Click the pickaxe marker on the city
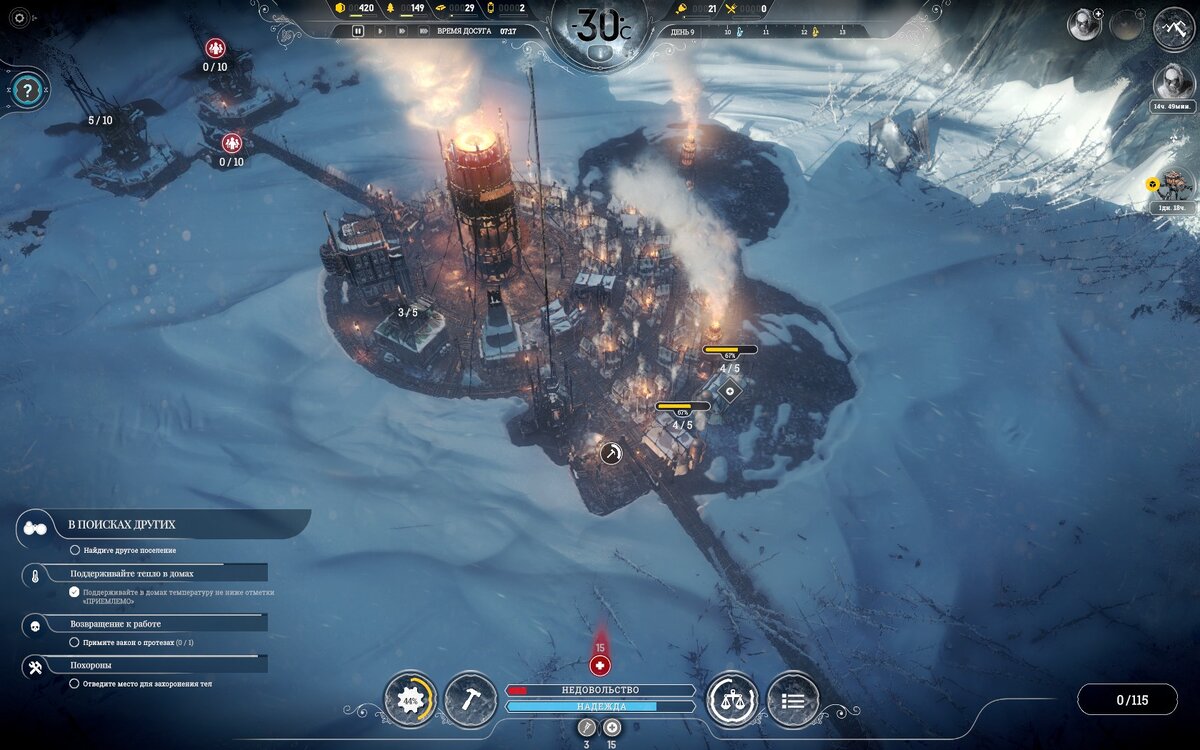The height and width of the screenshot is (750, 1200). (x=611, y=453)
